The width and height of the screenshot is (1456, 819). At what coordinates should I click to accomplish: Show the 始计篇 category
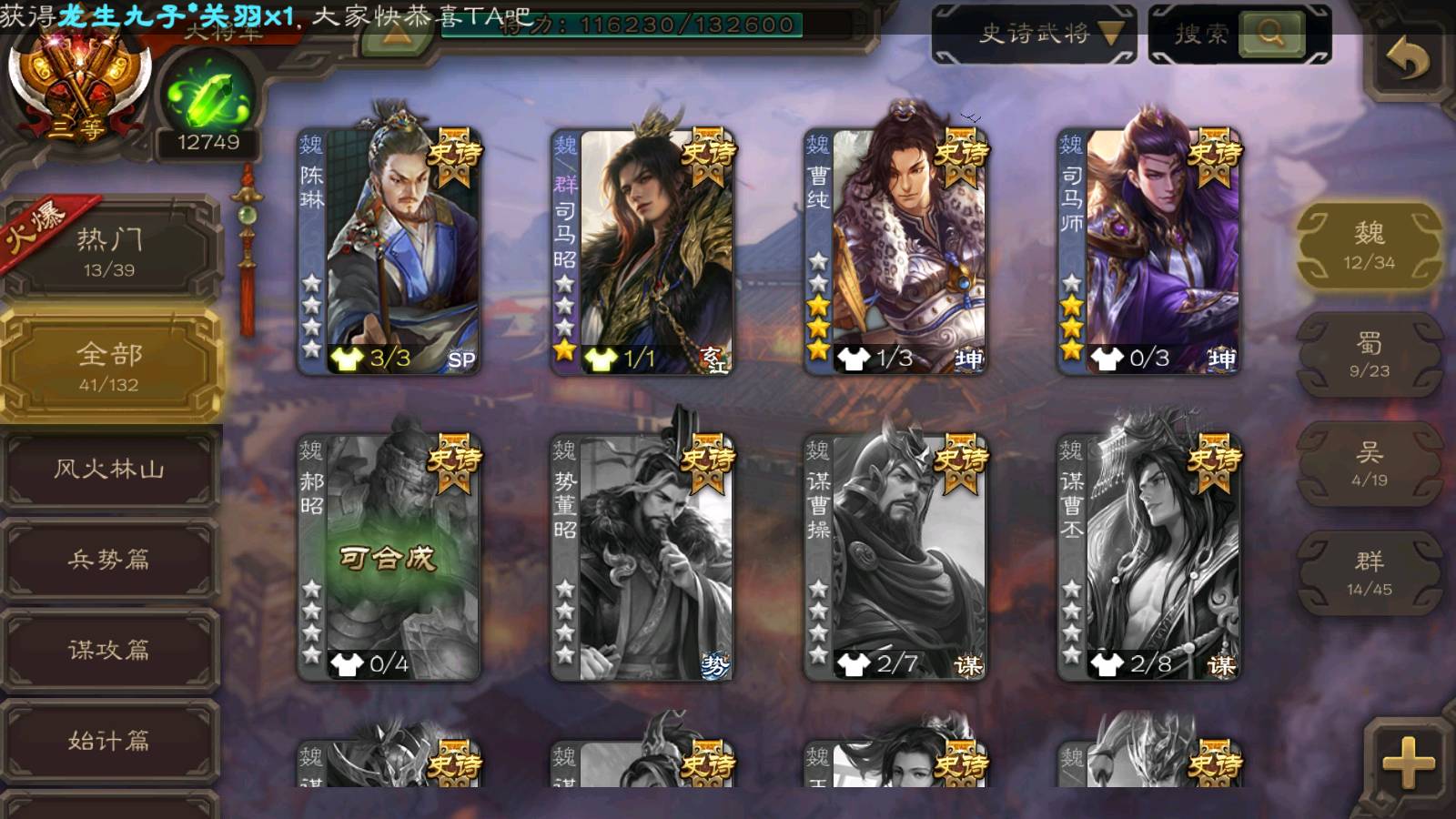[x=109, y=741]
